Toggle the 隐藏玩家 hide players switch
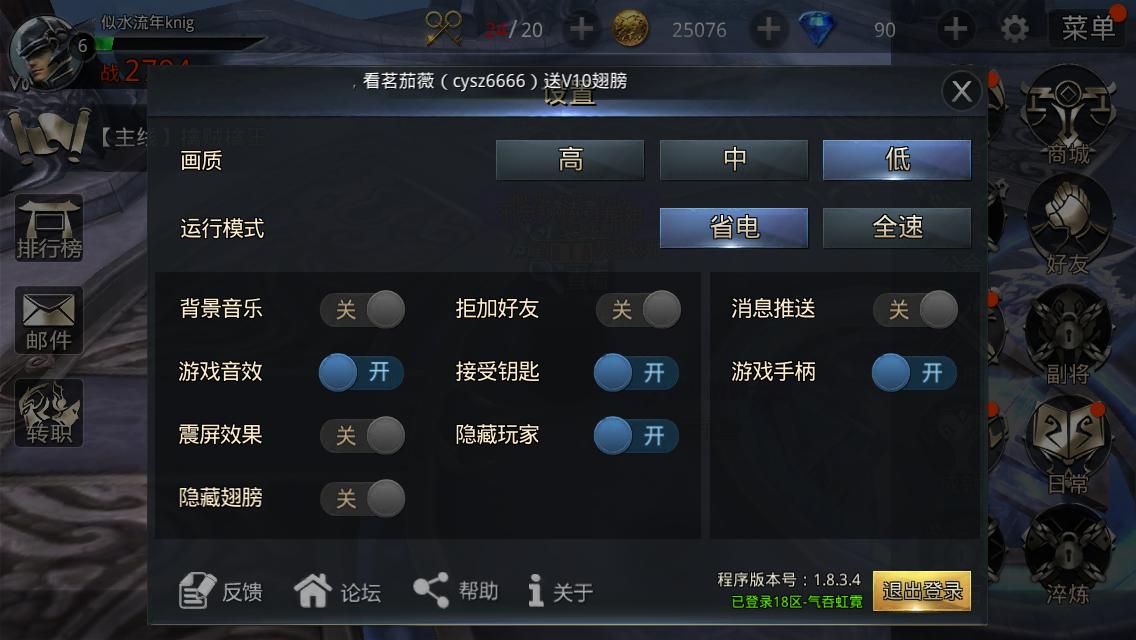Screen dimensions: 1136x640 638,436
